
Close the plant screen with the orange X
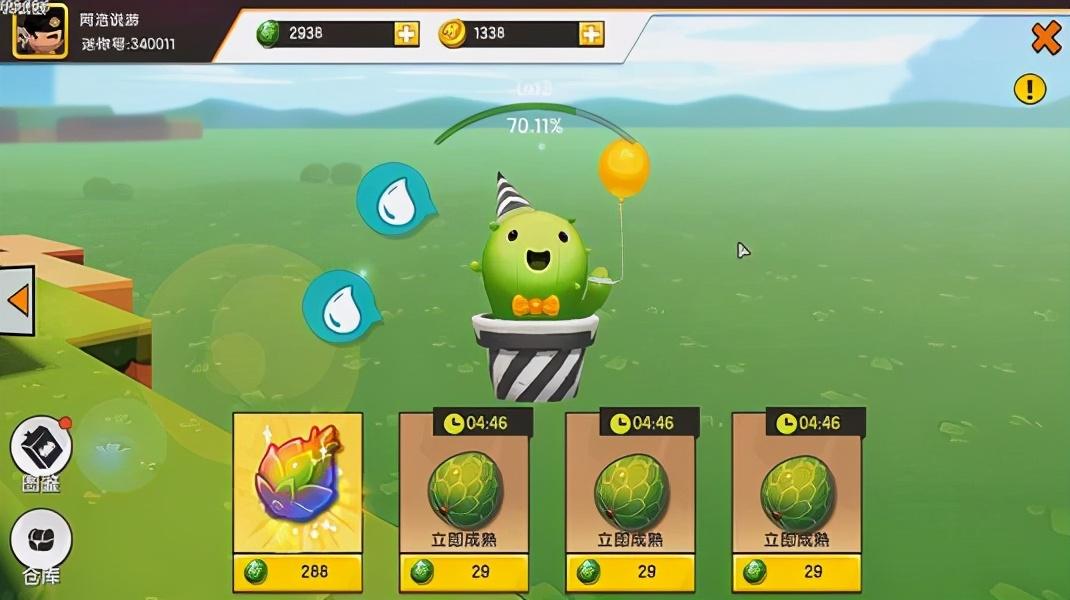click(x=1045, y=38)
